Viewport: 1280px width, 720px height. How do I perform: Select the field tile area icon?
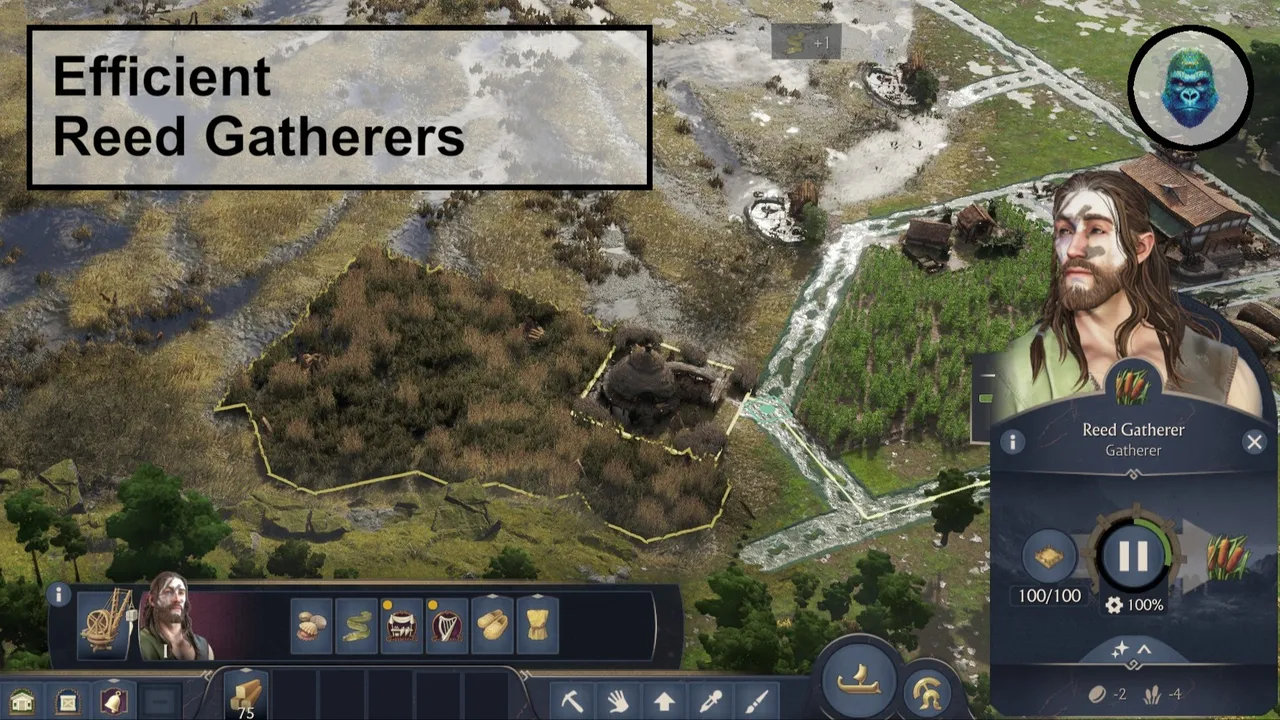[1049, 556]
